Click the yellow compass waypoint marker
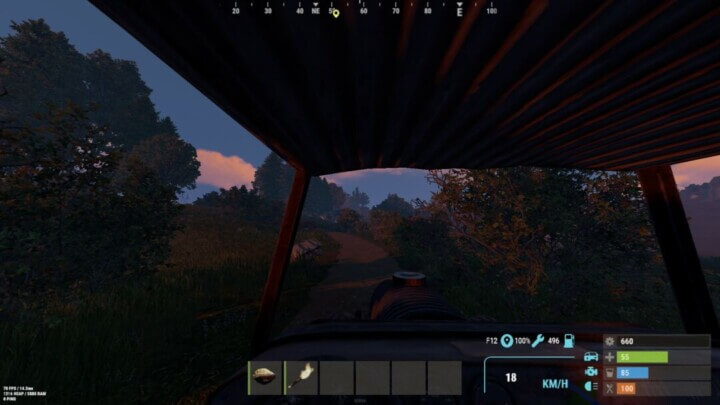 pos(335,13)
